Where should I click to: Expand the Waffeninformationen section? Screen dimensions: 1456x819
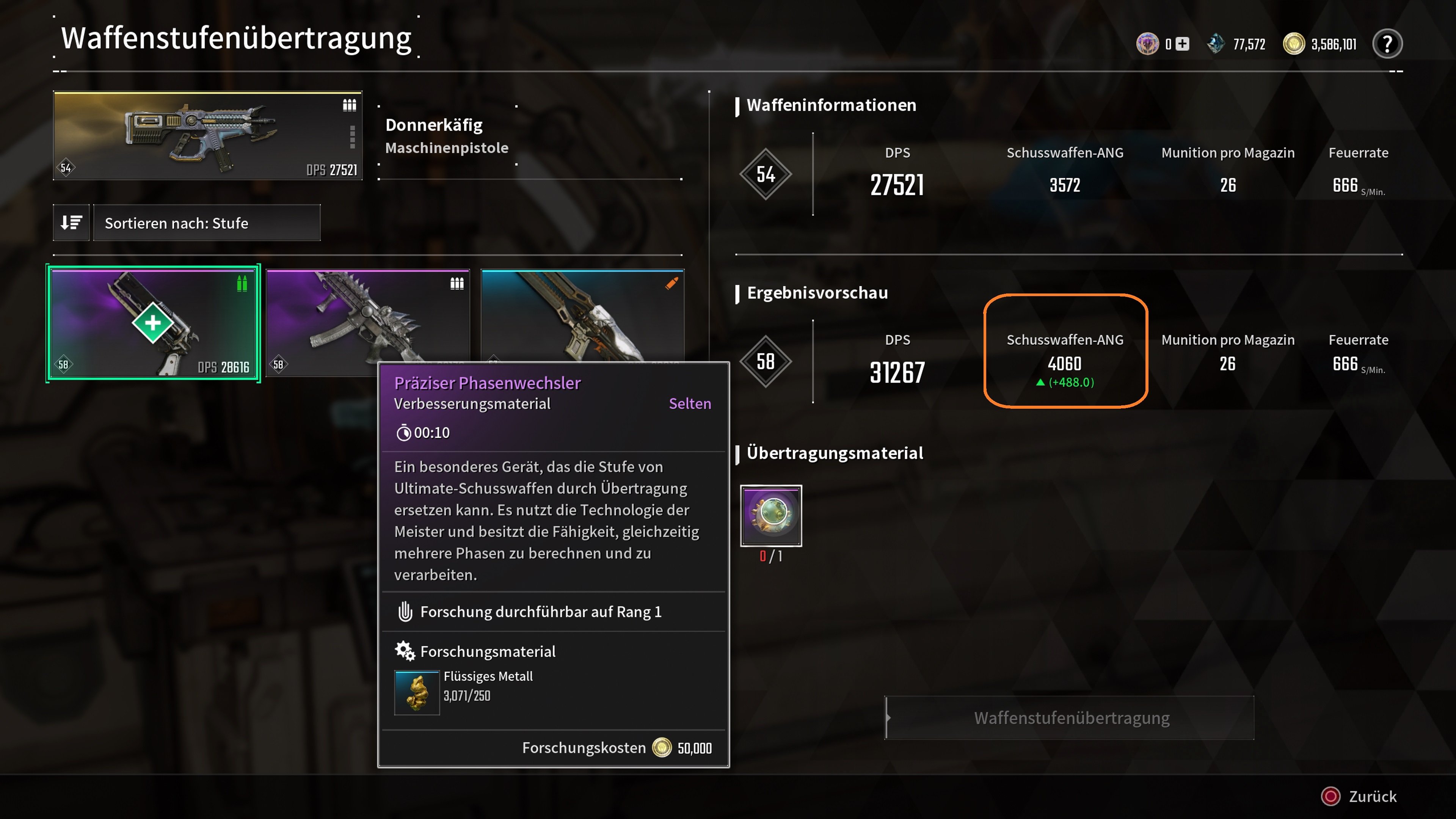click(831, 105)
